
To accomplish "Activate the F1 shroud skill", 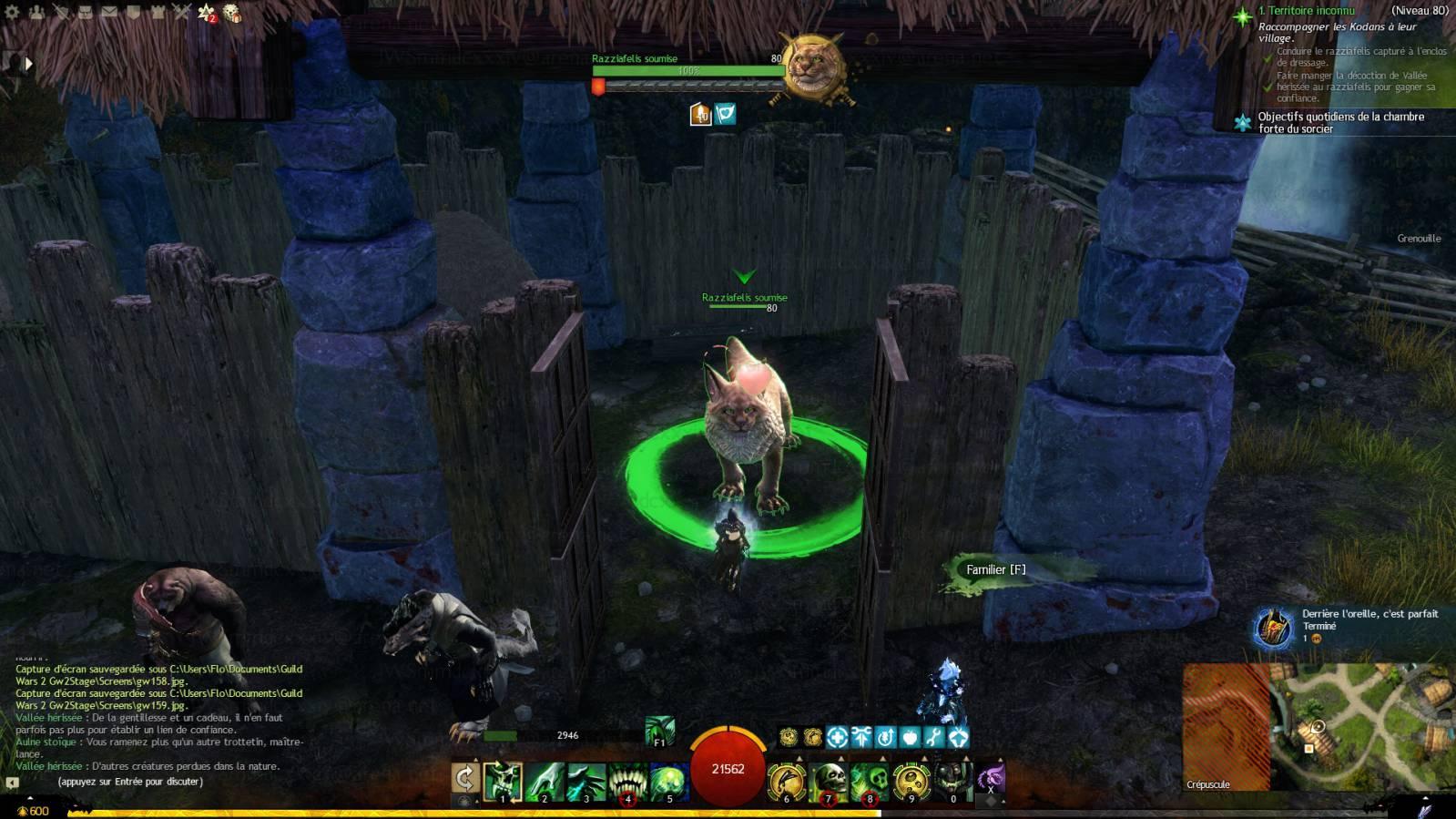I will pyautogui.click(x=659, y=731).
